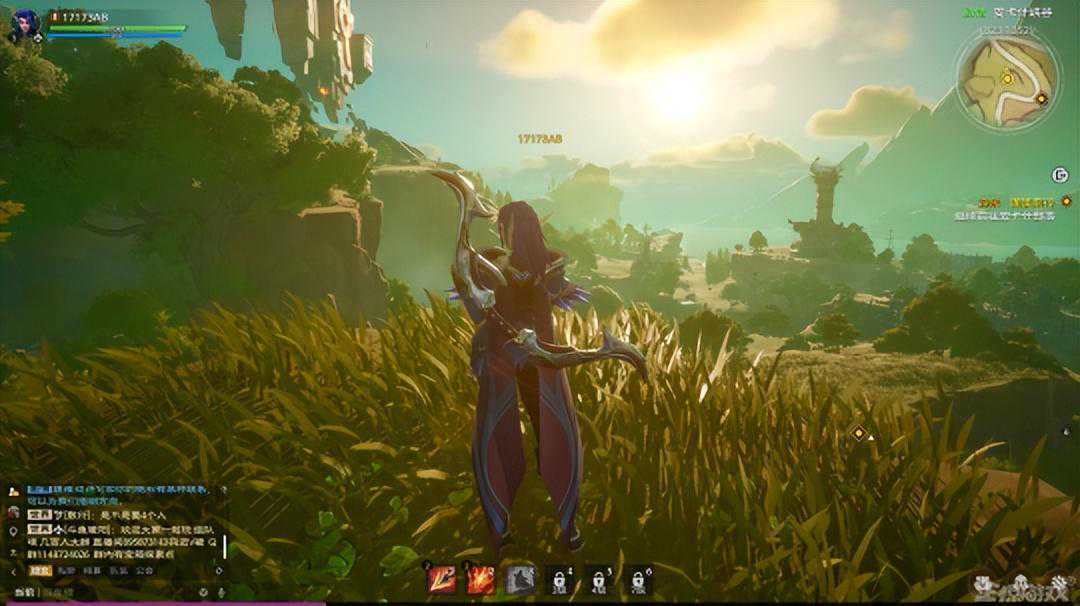Toggle the chat microphone icon
The width and height of the screenshot is (1080, 606).
[221, 593]
